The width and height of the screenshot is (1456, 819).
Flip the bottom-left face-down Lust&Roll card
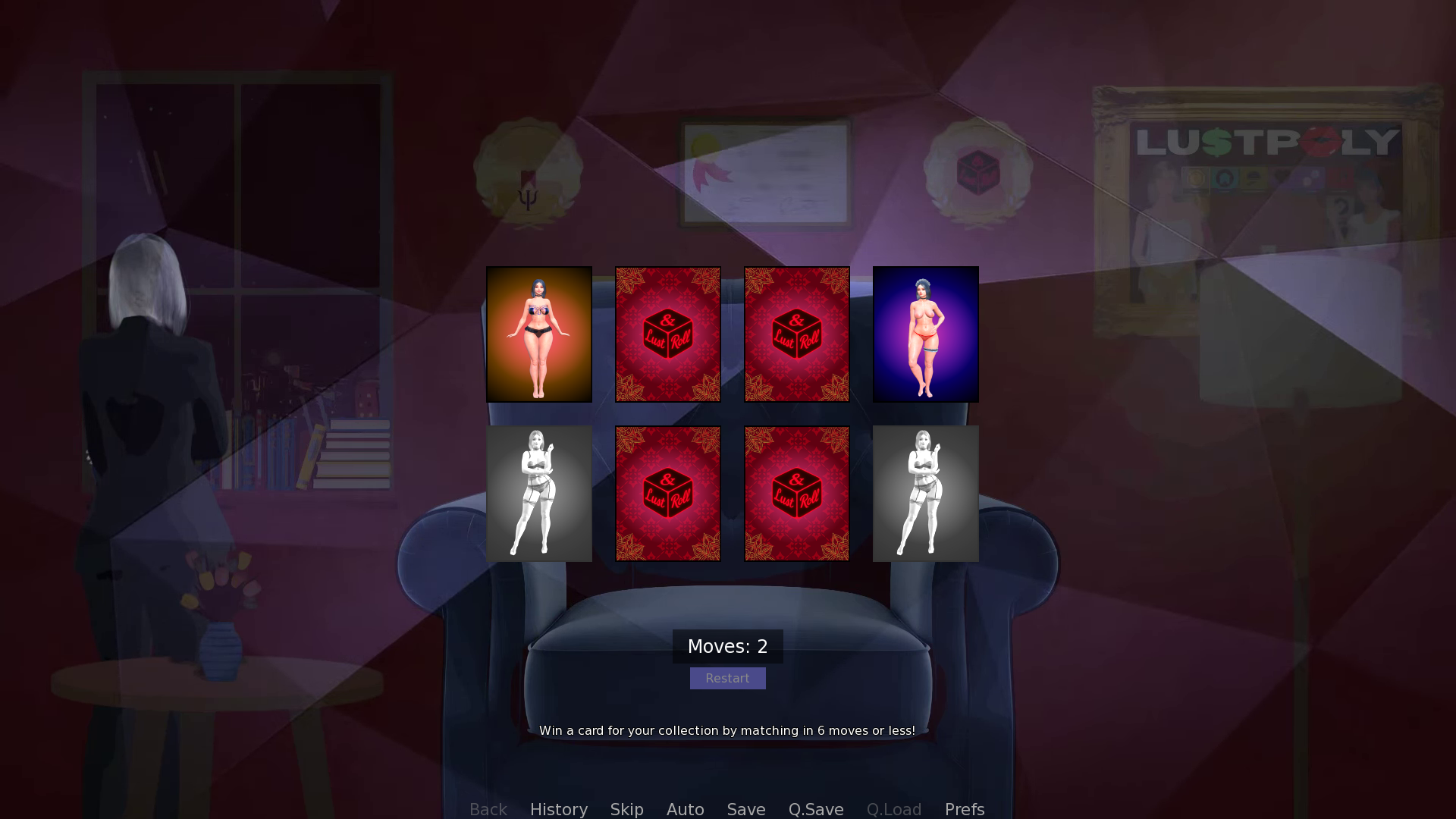[667, 493]
